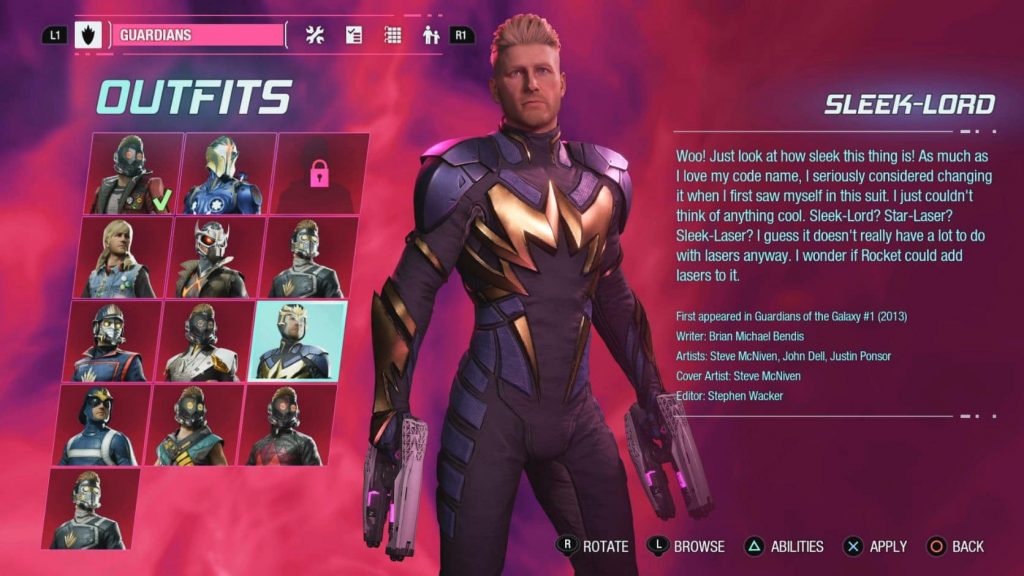The height and width of the screenshot is (576, 1024).
Task: Pick the teal and yellow striped outfit
Action: point(193,426)
